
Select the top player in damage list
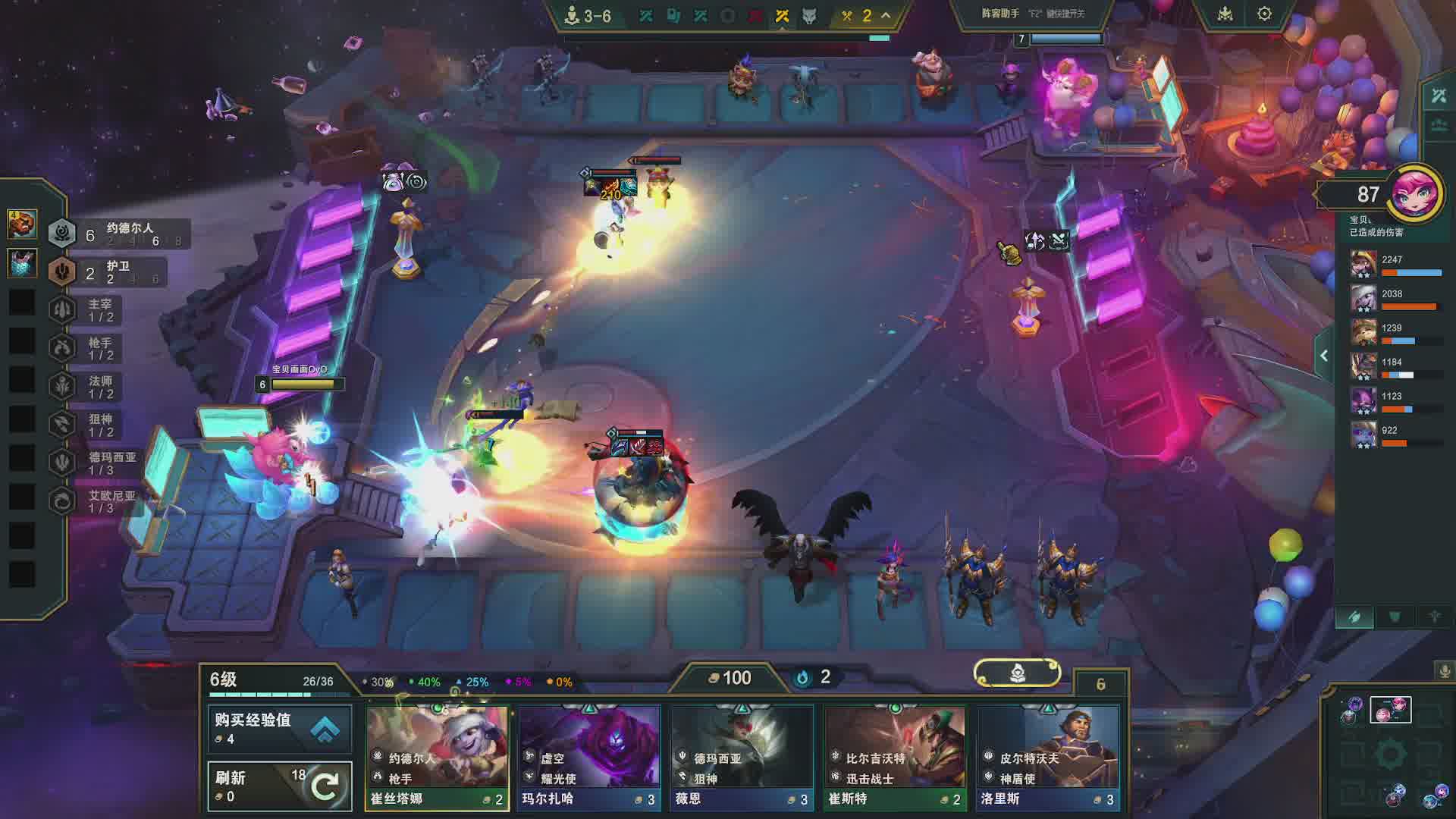click(1395, 264)
